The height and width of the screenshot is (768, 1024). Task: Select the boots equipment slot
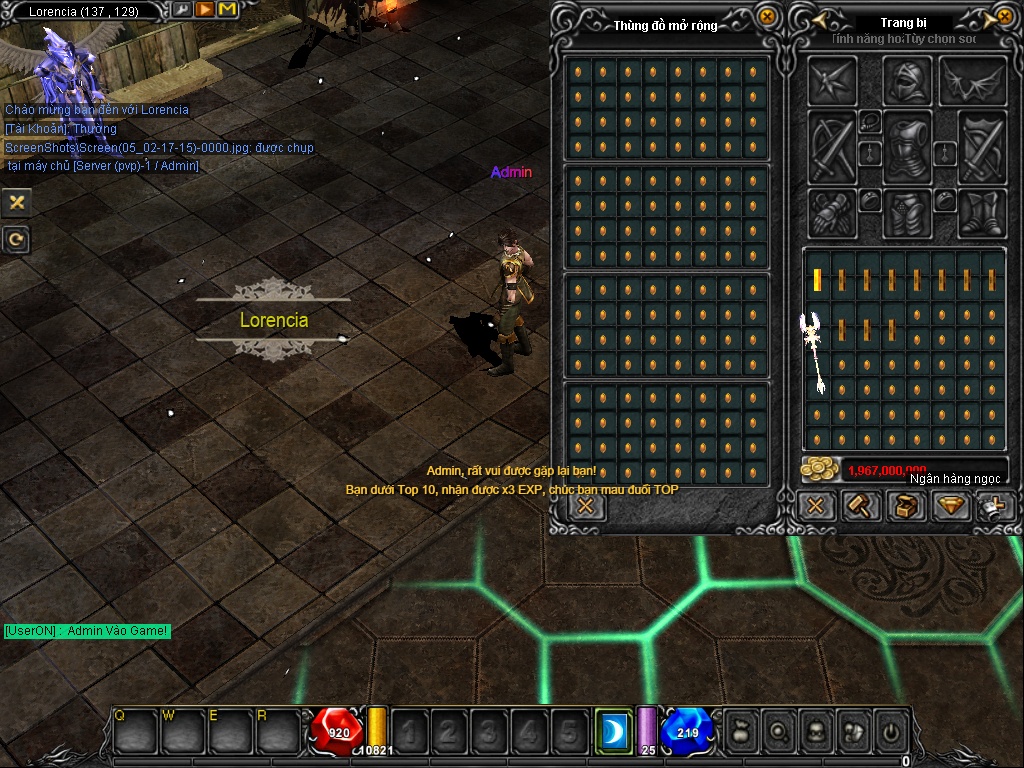tap(982, 212)
